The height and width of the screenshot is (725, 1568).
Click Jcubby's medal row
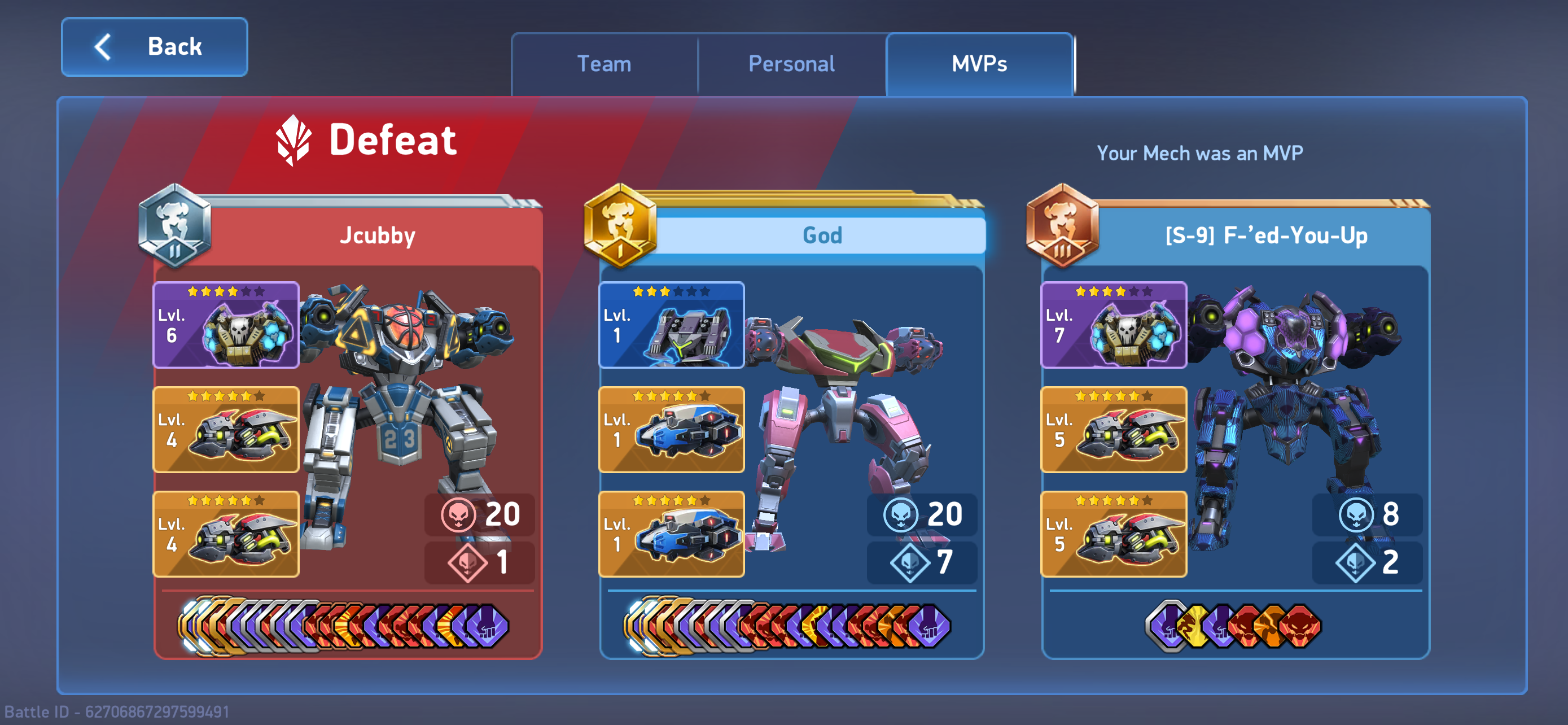click(x=344, y=626)
